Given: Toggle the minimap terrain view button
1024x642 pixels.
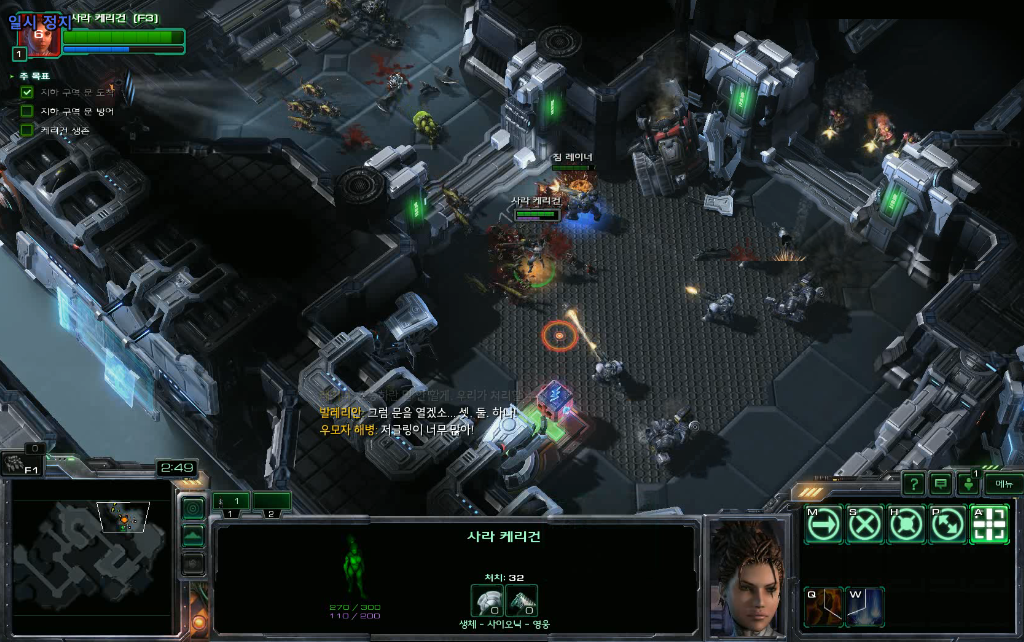Looking at the screenshot, I should [x=193, y=536].
